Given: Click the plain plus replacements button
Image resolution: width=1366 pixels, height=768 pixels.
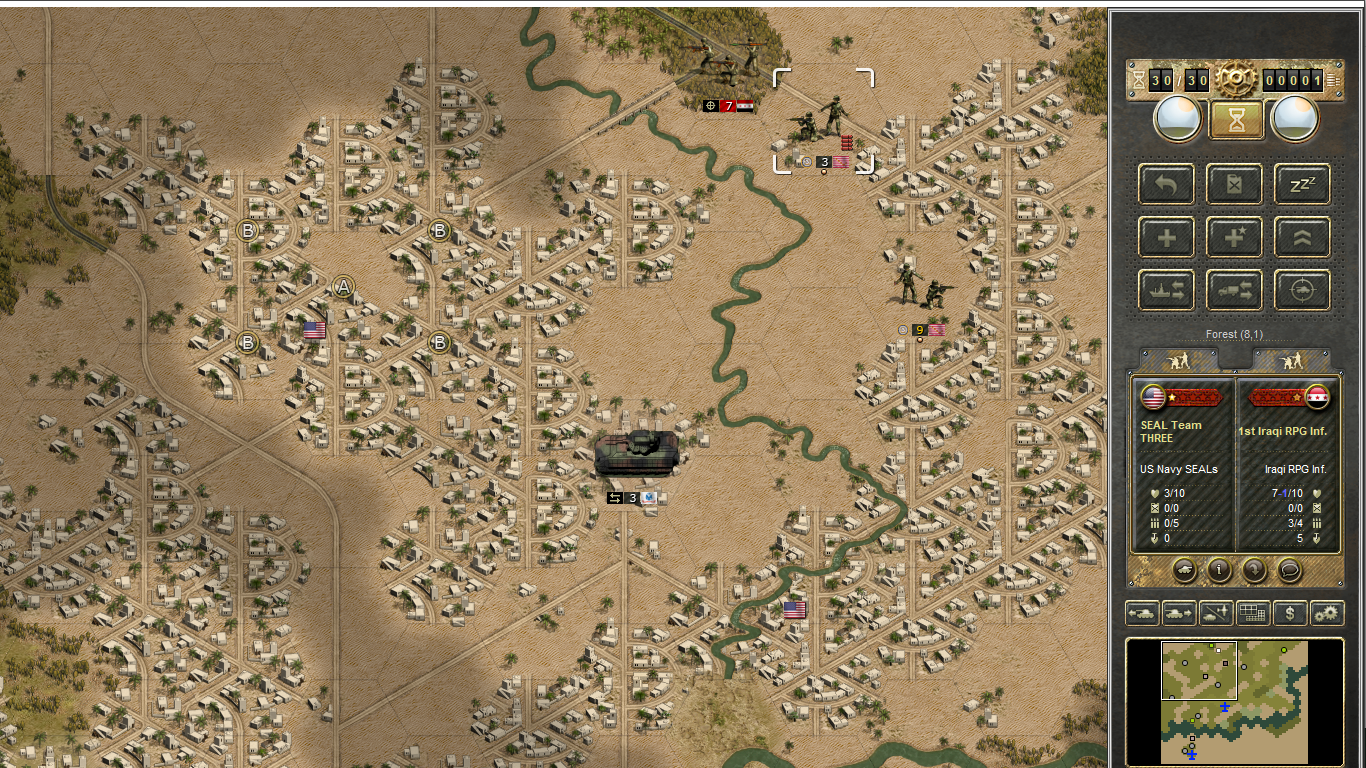Looking at the screenshot, I should [1166, 237].
